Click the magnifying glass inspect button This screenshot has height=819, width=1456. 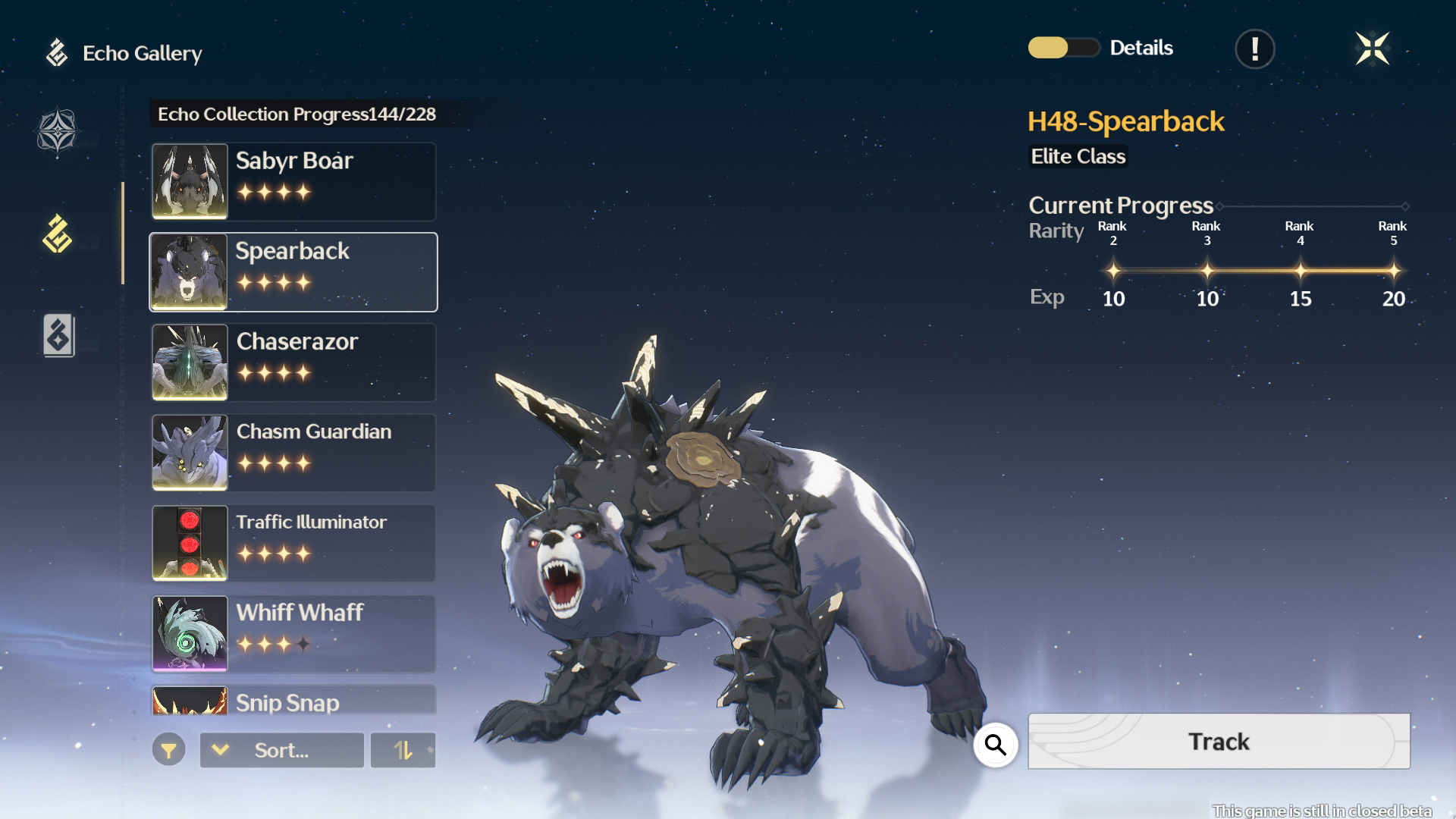(x=995, y=745)
